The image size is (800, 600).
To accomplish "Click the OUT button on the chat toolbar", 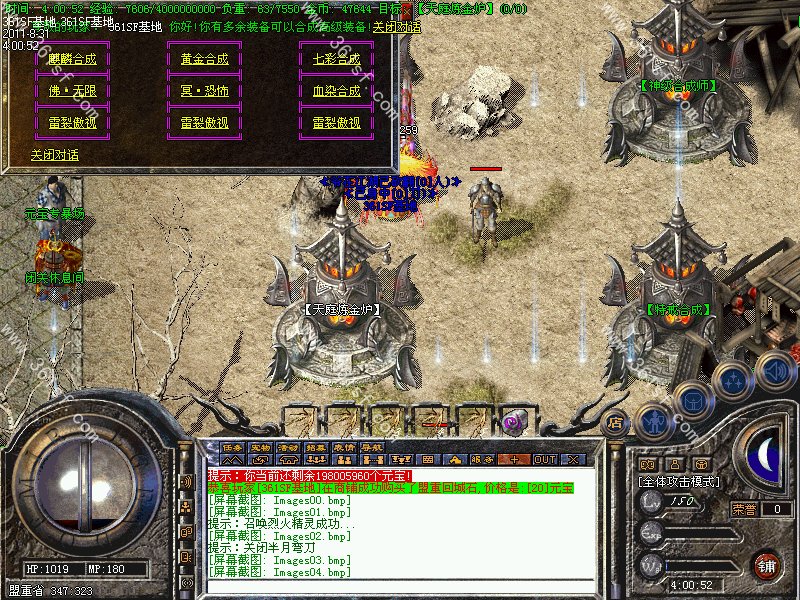I will 545,459.
